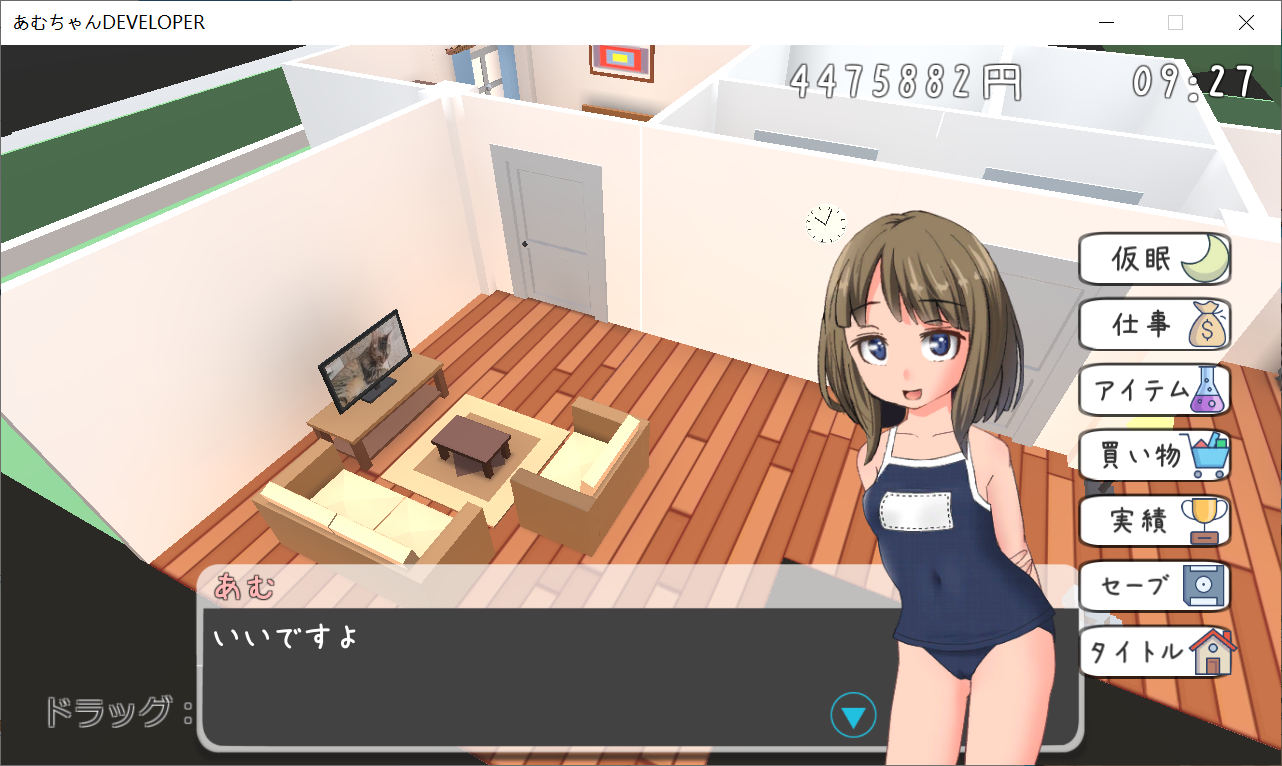Image resolution: width=1282 pixels, height=766 pixels.
Task: Click the clock thought bubble above Amu
Action: click(824, 224)
